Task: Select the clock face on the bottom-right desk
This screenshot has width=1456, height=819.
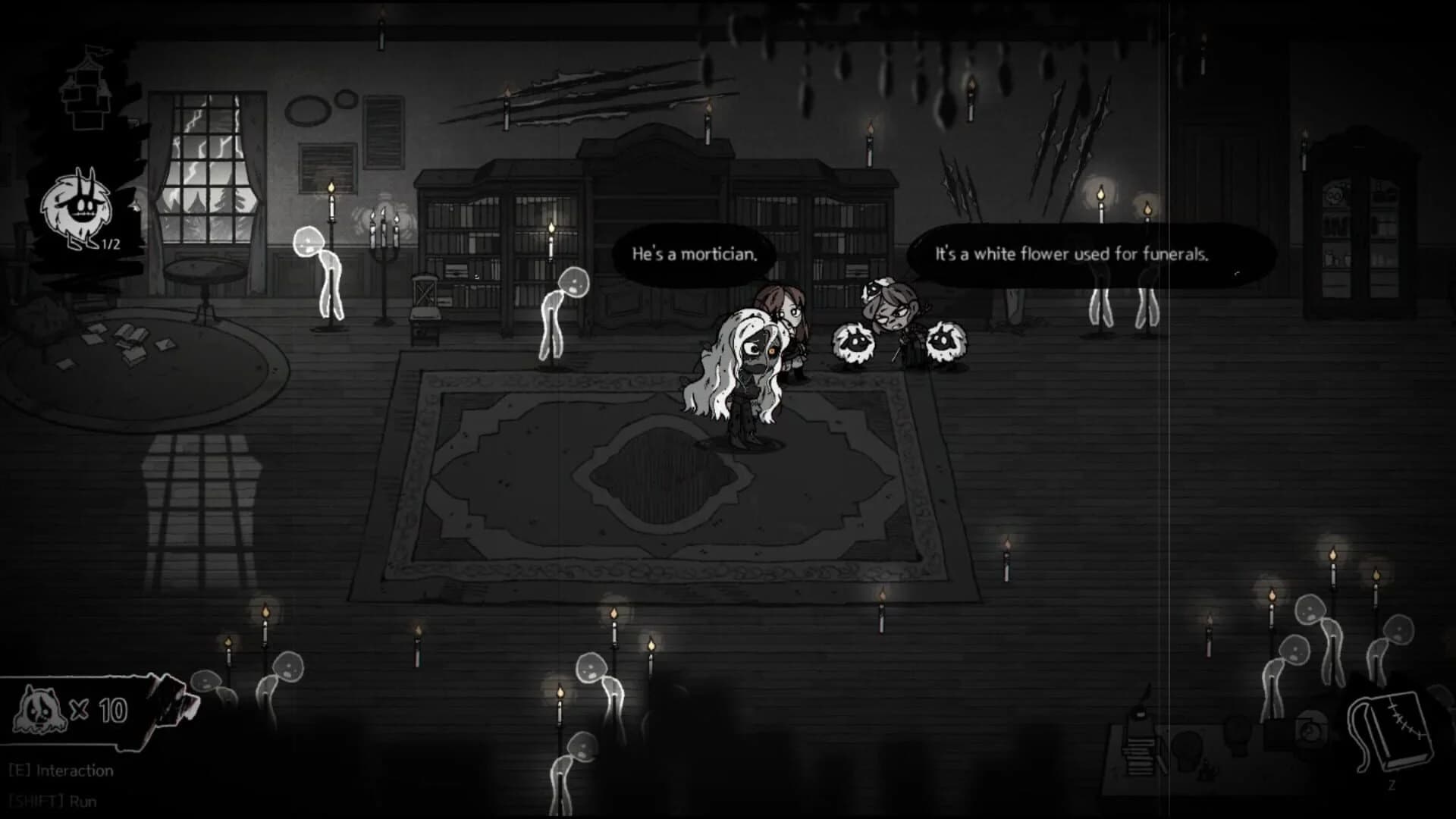Action: [1310, 732]
